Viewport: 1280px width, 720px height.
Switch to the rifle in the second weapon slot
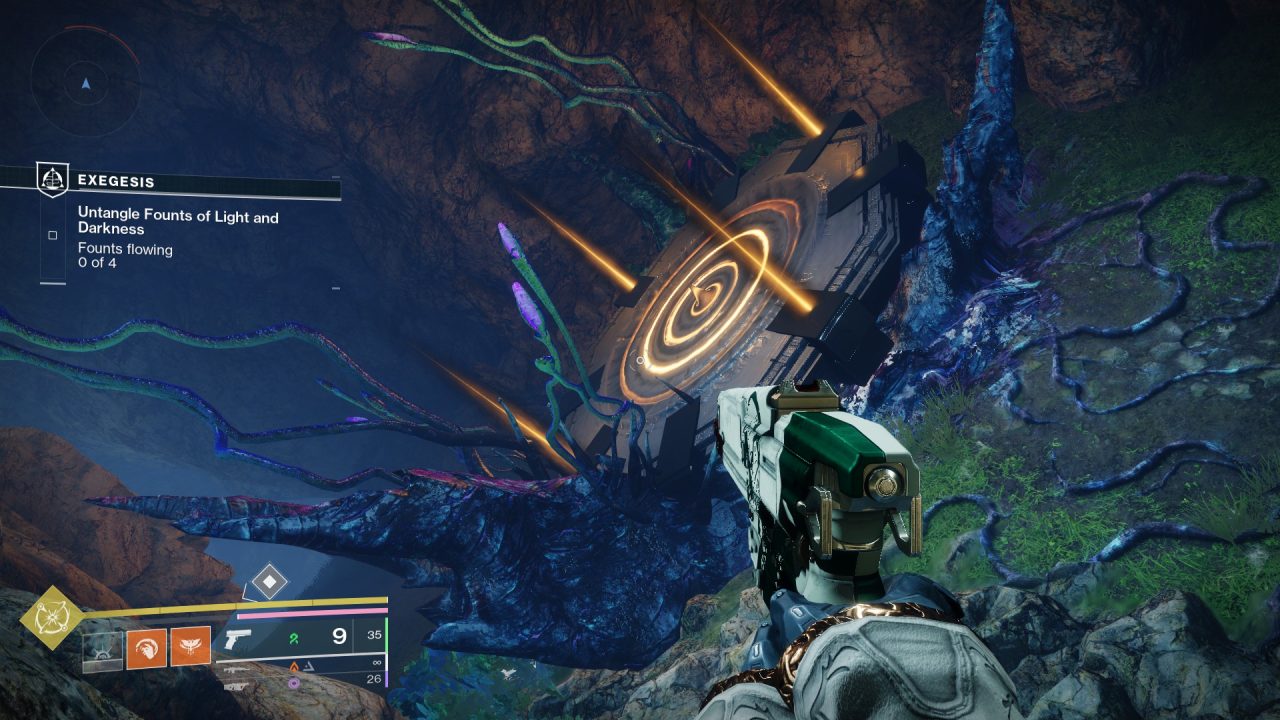click(236, 671)
